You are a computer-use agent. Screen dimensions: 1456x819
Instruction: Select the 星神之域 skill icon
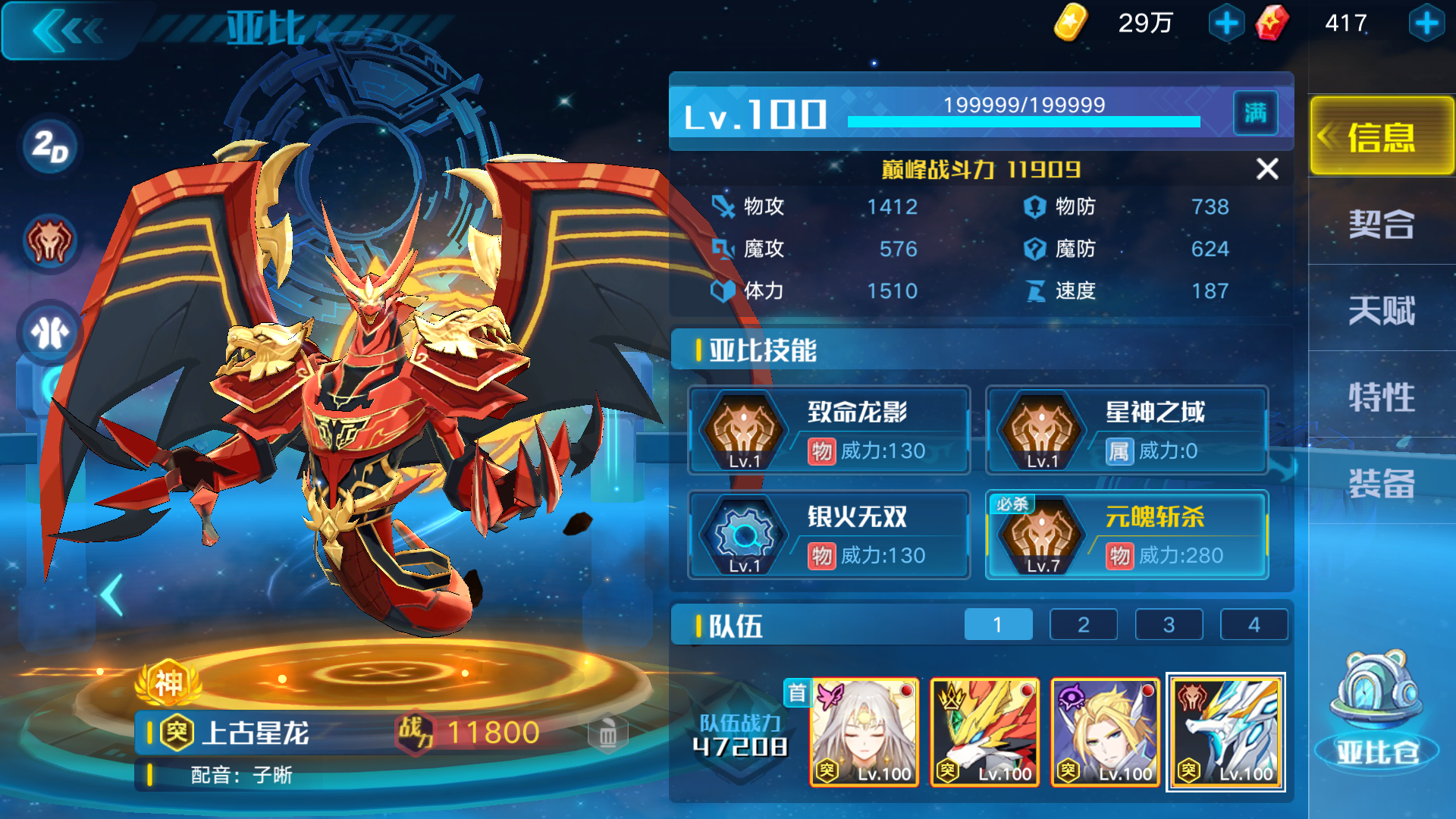(x=1043, y=431)
